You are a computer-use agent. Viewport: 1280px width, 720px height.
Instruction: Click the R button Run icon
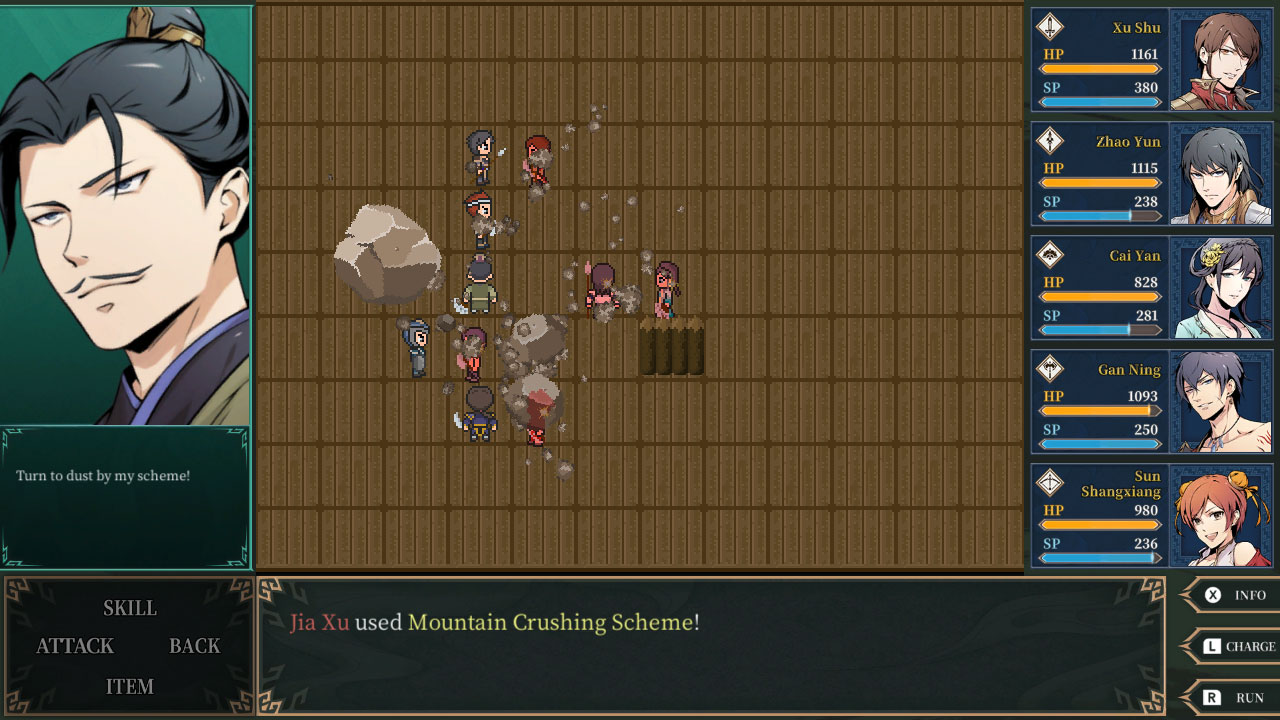[1212, 697]
